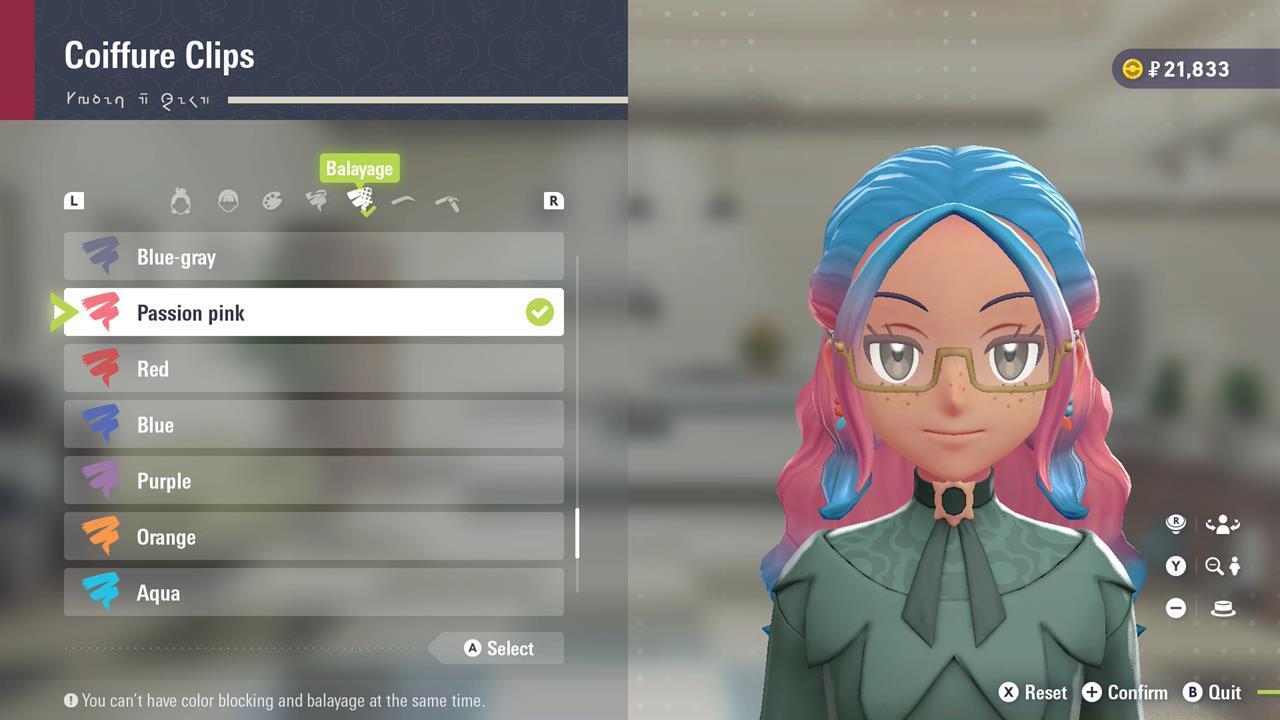Choose the color blocking swirl icon
Screen dimensions: 1280x720
click(316, 200)
